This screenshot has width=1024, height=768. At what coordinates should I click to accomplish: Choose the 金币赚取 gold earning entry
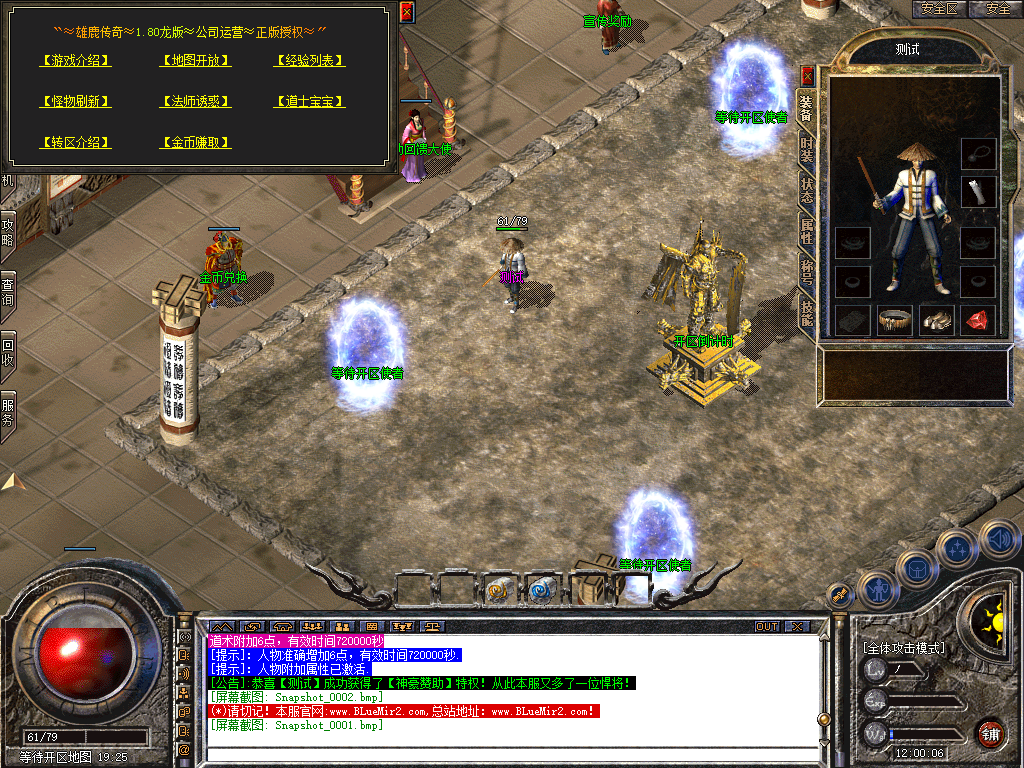point(196,142)
